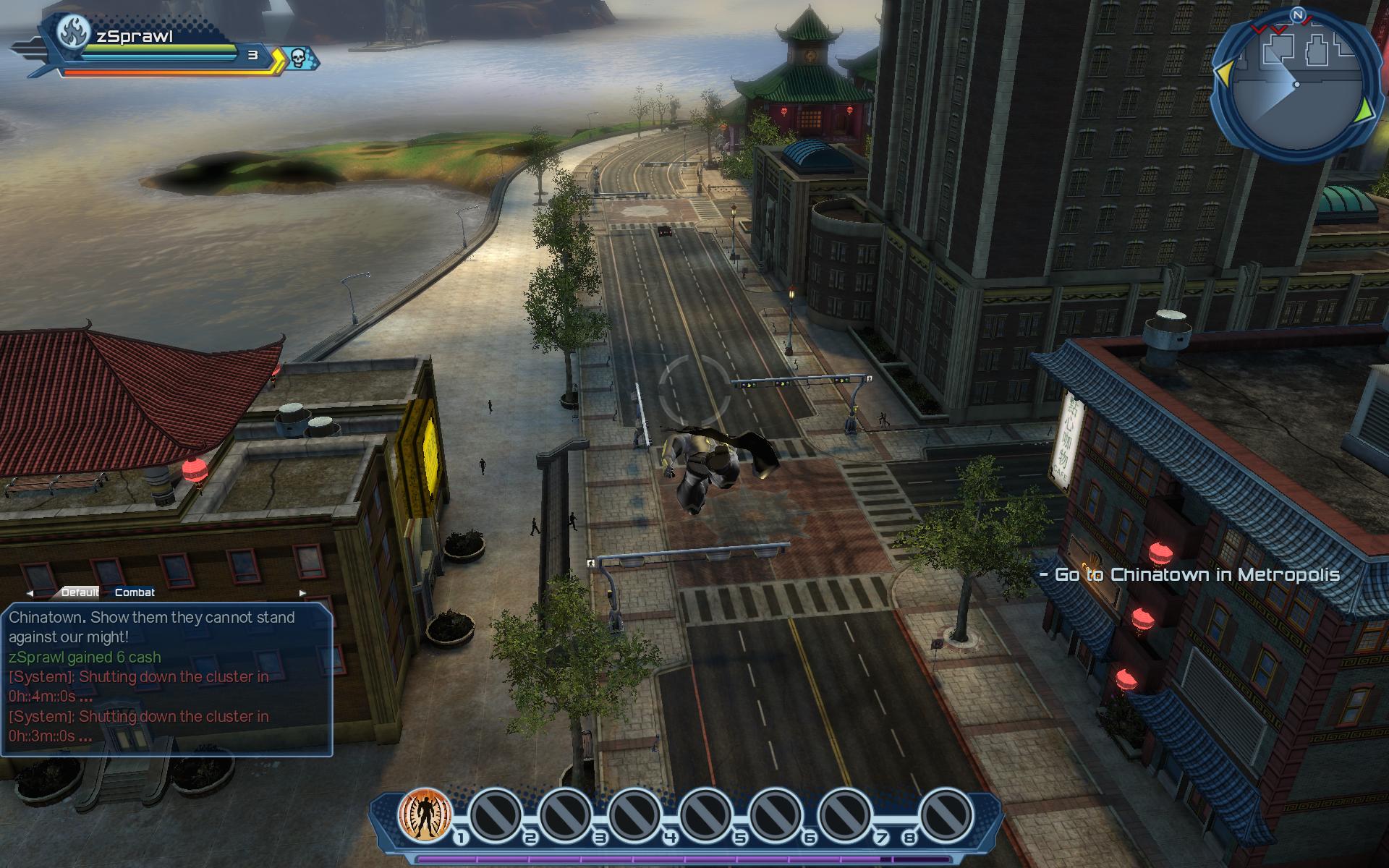Click the left arrow beside chat tabs
This screenshot has width=1389, height=868.
(x=30, y=593)
